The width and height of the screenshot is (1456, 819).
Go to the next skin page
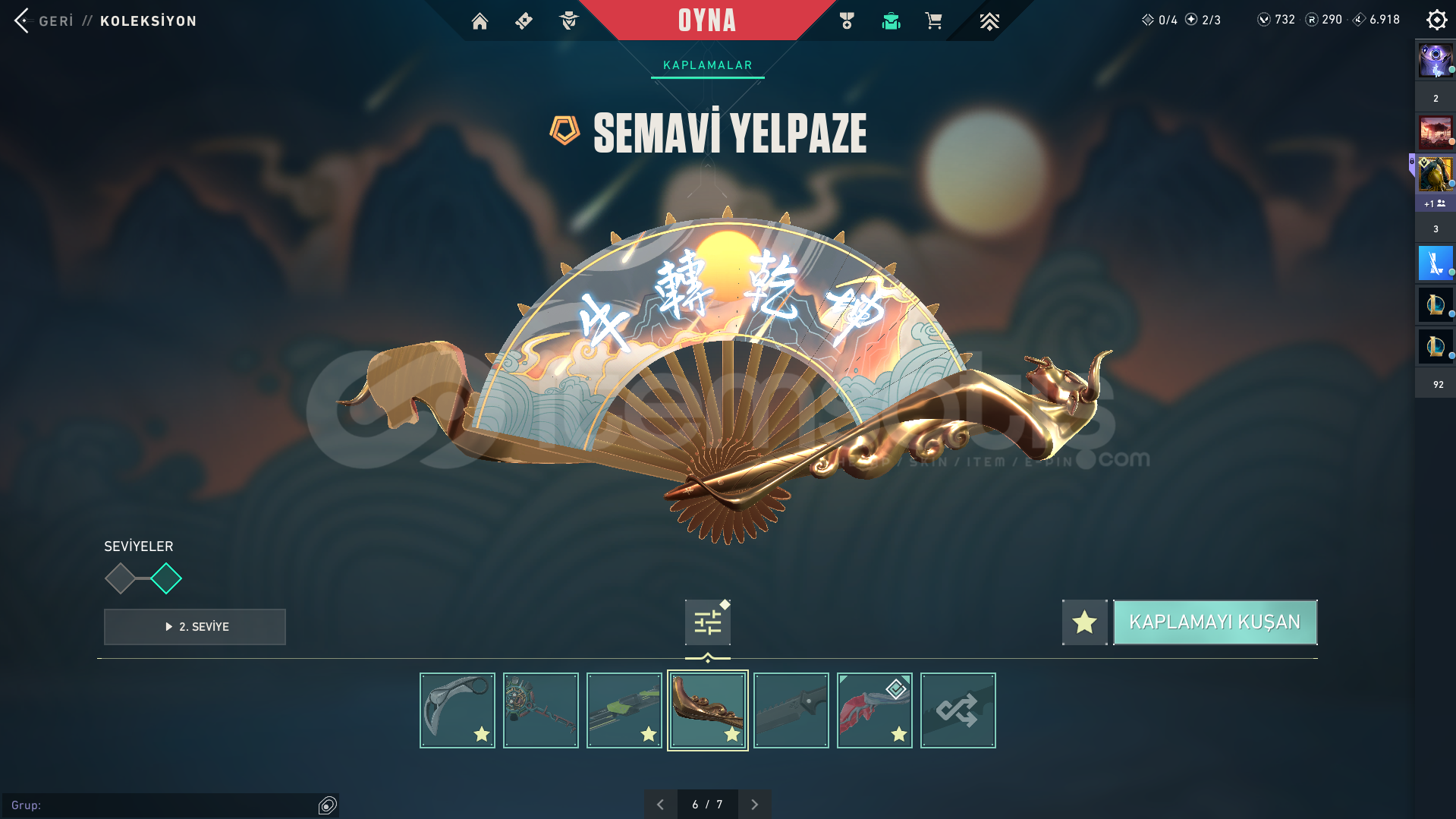754,805
